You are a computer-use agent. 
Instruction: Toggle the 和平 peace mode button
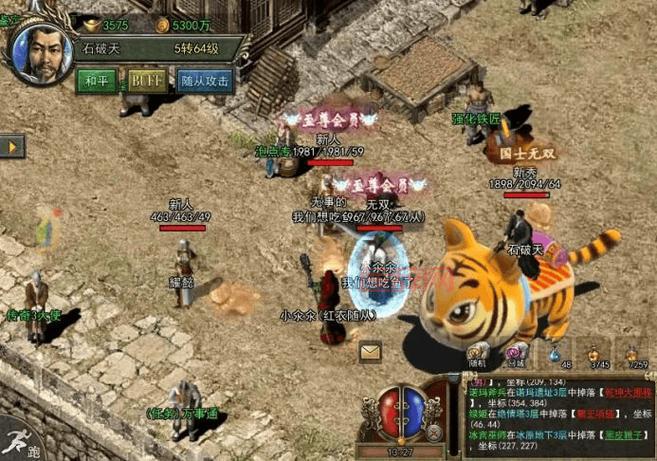point(97,80)
